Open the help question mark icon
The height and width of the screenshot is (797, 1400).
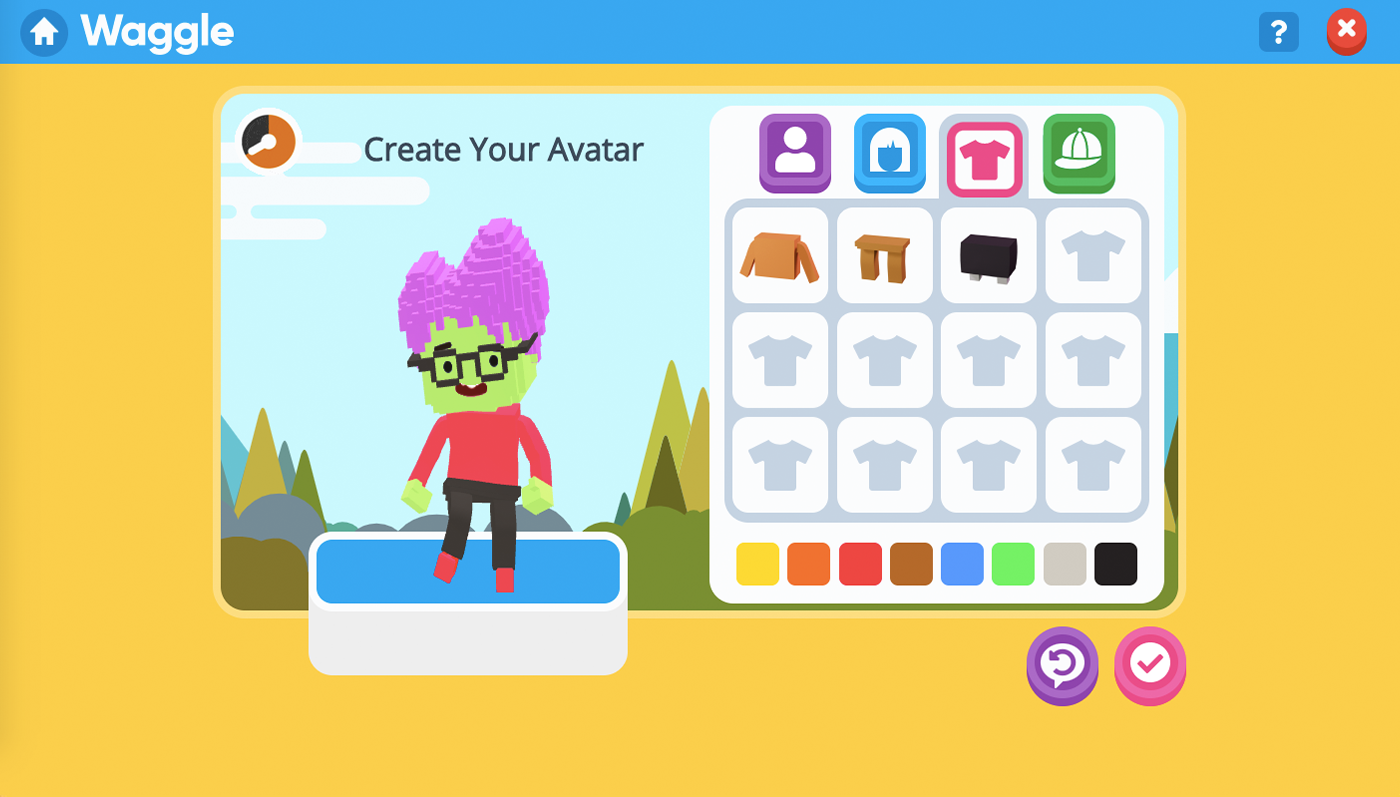[x=1278, y=31]
